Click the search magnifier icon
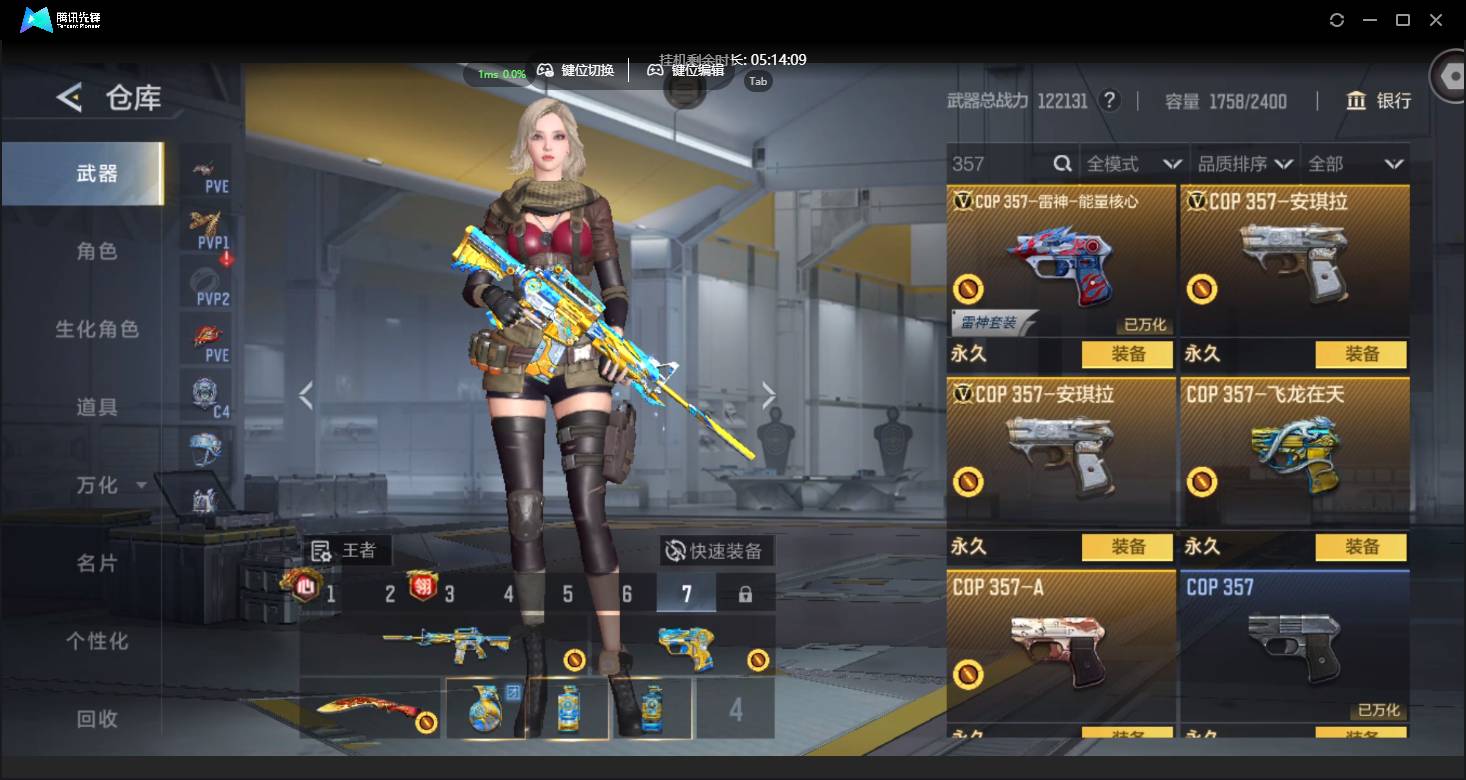1466x780 pixels. pyautogui.click(x=1062, y=164)
